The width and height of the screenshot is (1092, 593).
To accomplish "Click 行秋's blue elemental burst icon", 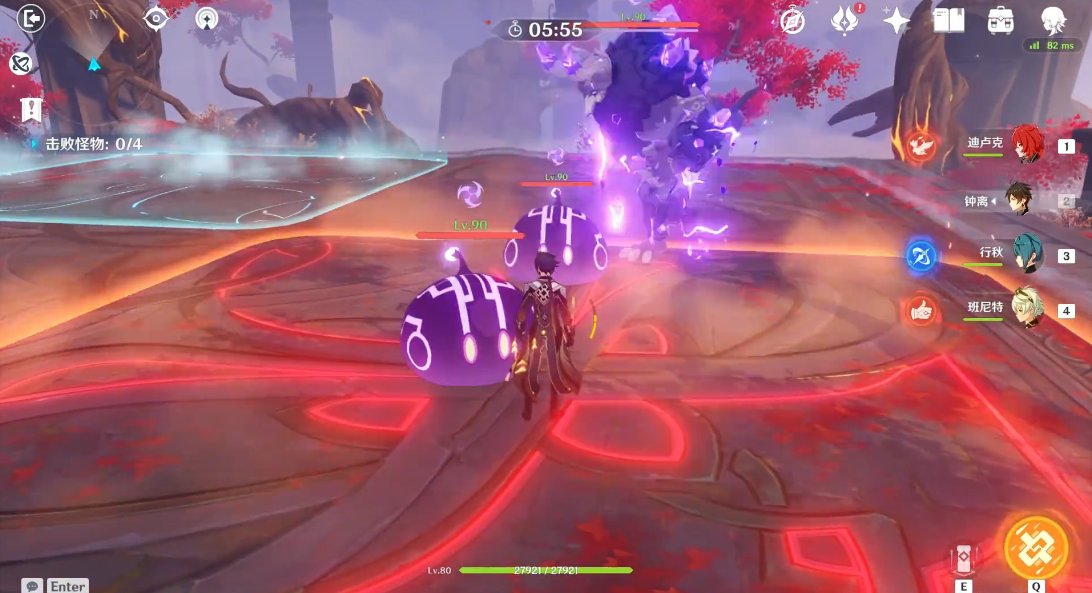I will pyautogui.click(x=921, y=256).
